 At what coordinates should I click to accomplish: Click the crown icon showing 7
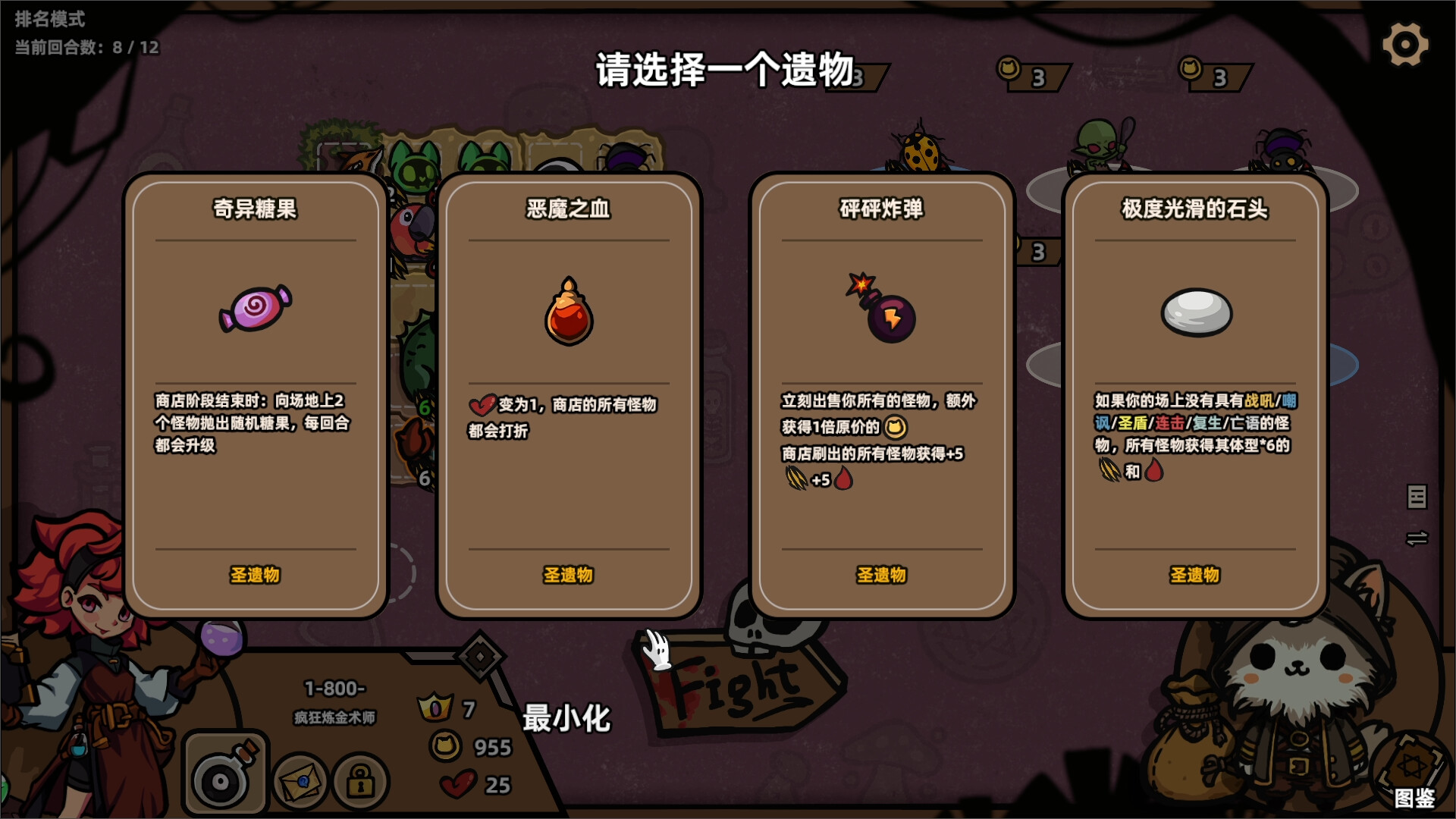tap(437, 706)
